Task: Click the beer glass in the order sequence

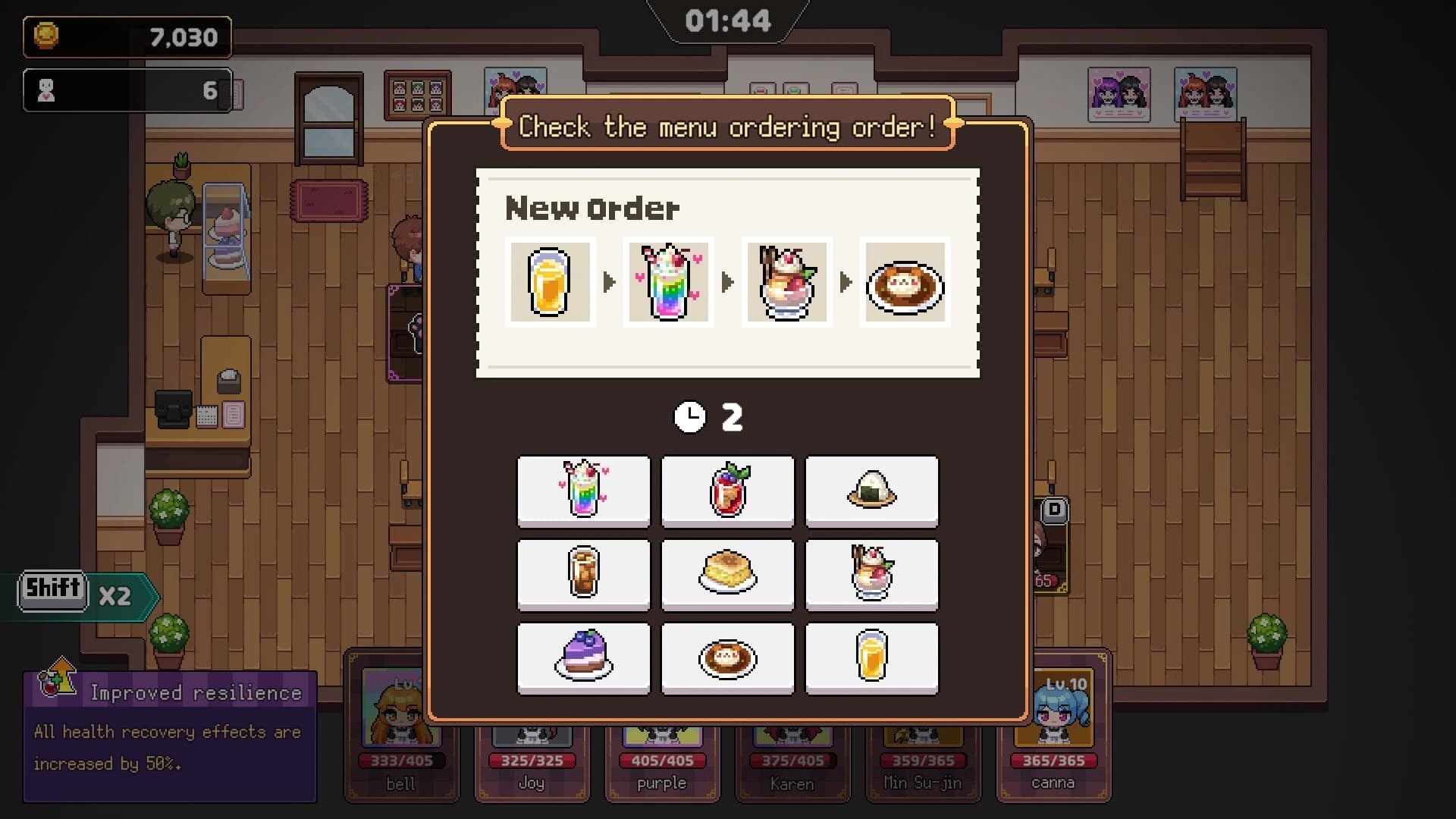Action: coord(550,282)
